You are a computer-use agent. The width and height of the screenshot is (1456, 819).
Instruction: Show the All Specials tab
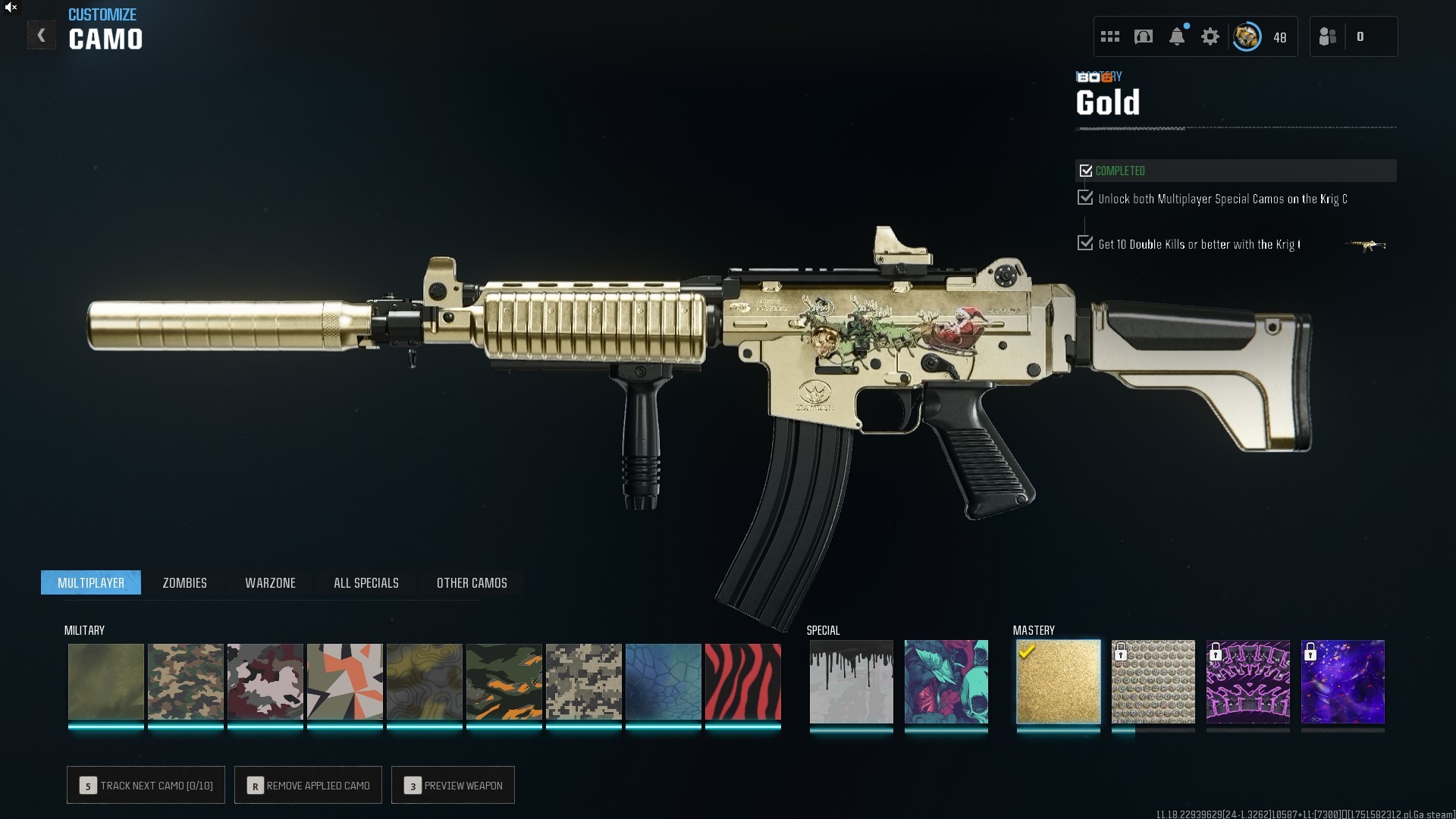[x=366, y=582]
